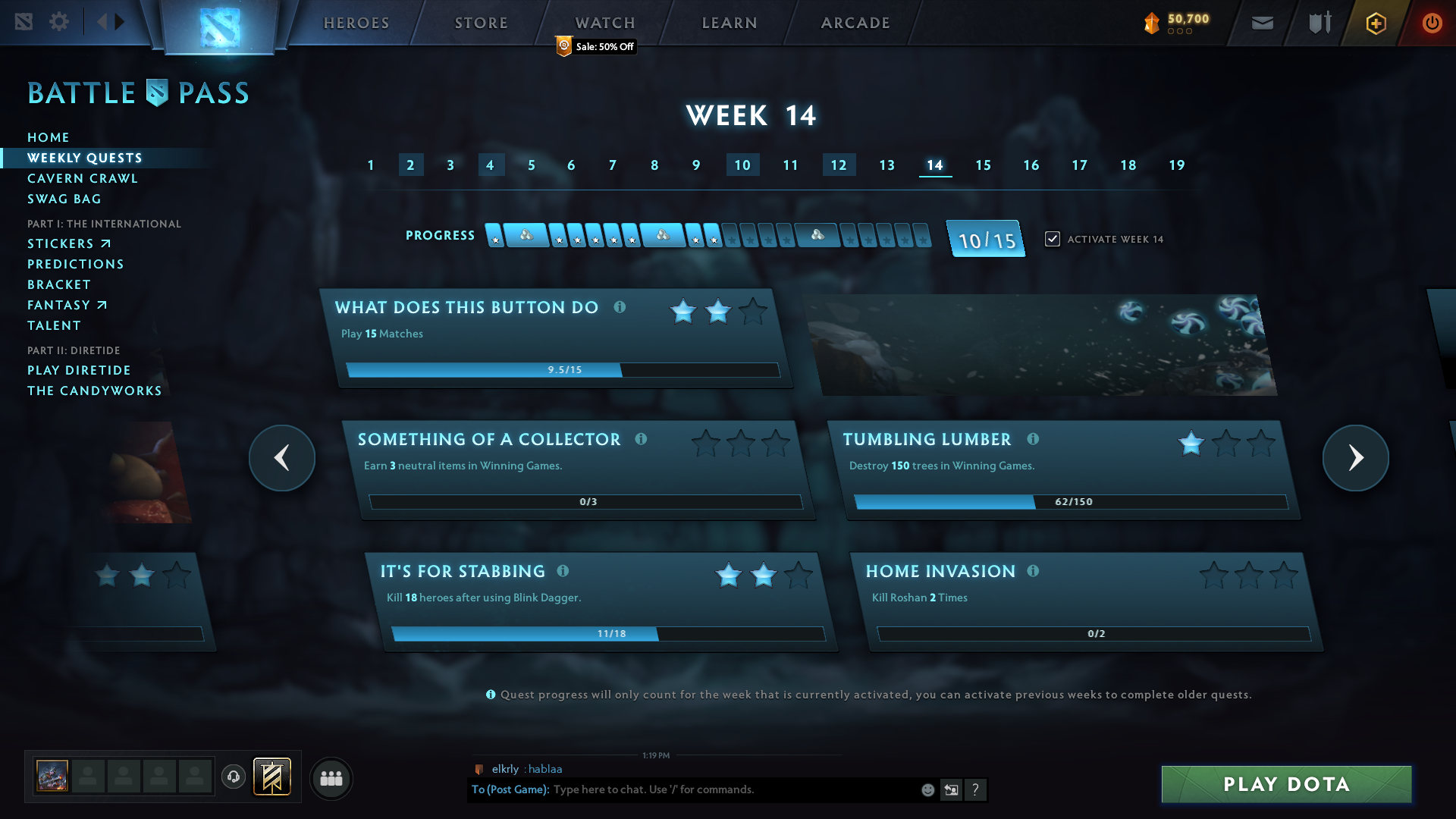Click the weekly progress bar showing 10/15
Image resolution: width=1456 pixels, height=819 pixels.
pyautogui.click(x=985, y=238)
